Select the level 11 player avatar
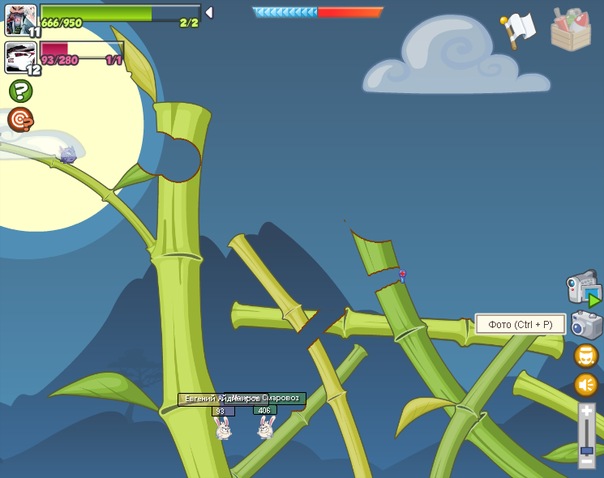 pyautogui.click(x=21, y=19)
